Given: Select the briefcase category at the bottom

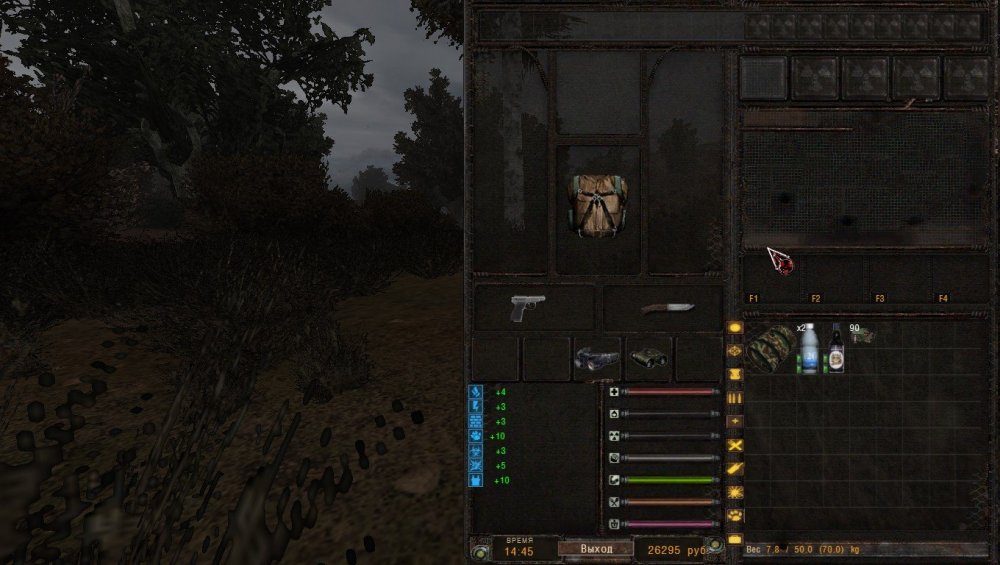Looking at the screenshot, I should 735,540.
